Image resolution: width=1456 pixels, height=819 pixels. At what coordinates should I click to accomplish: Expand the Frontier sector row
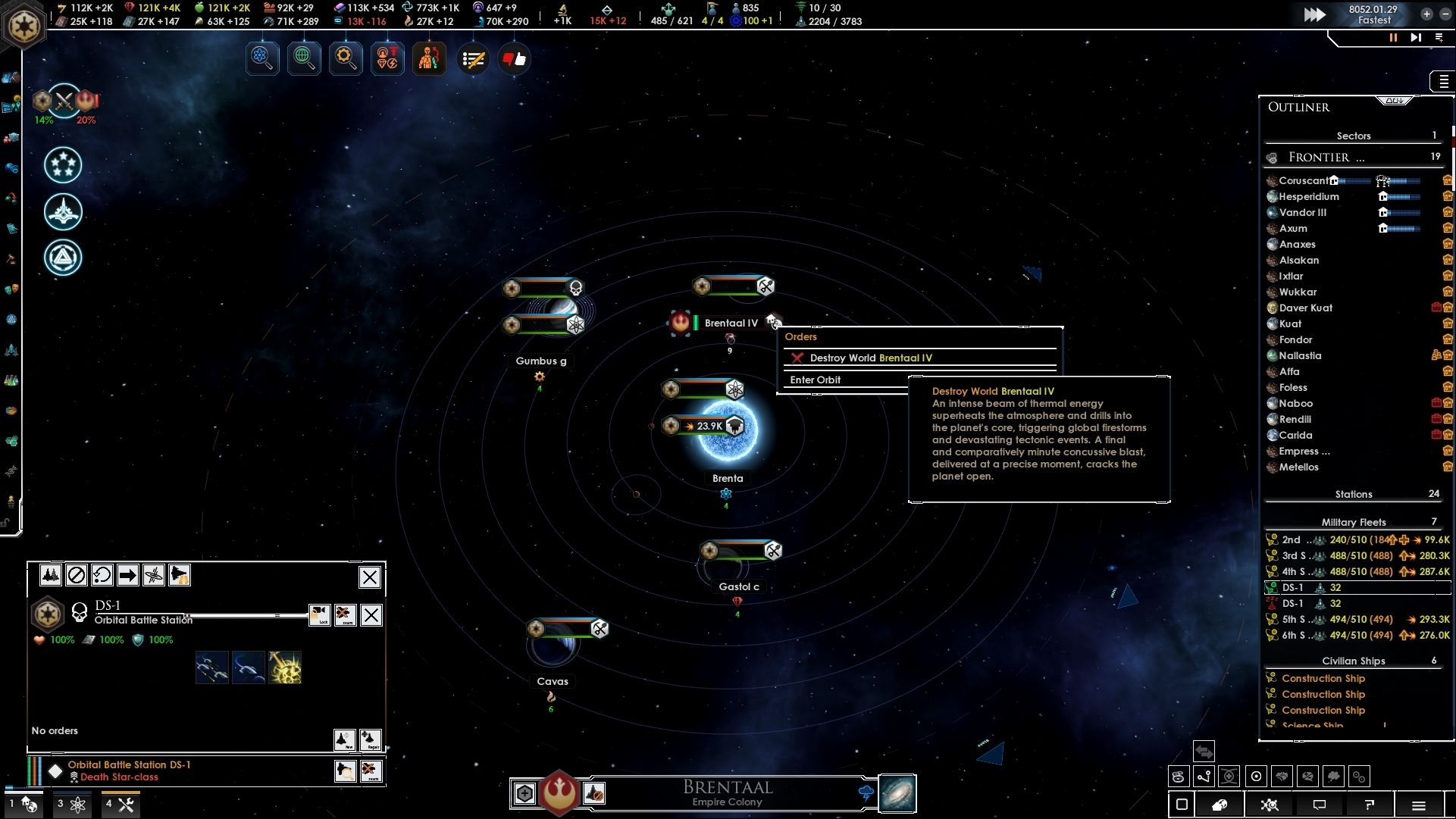click(x=1319, y=158)
